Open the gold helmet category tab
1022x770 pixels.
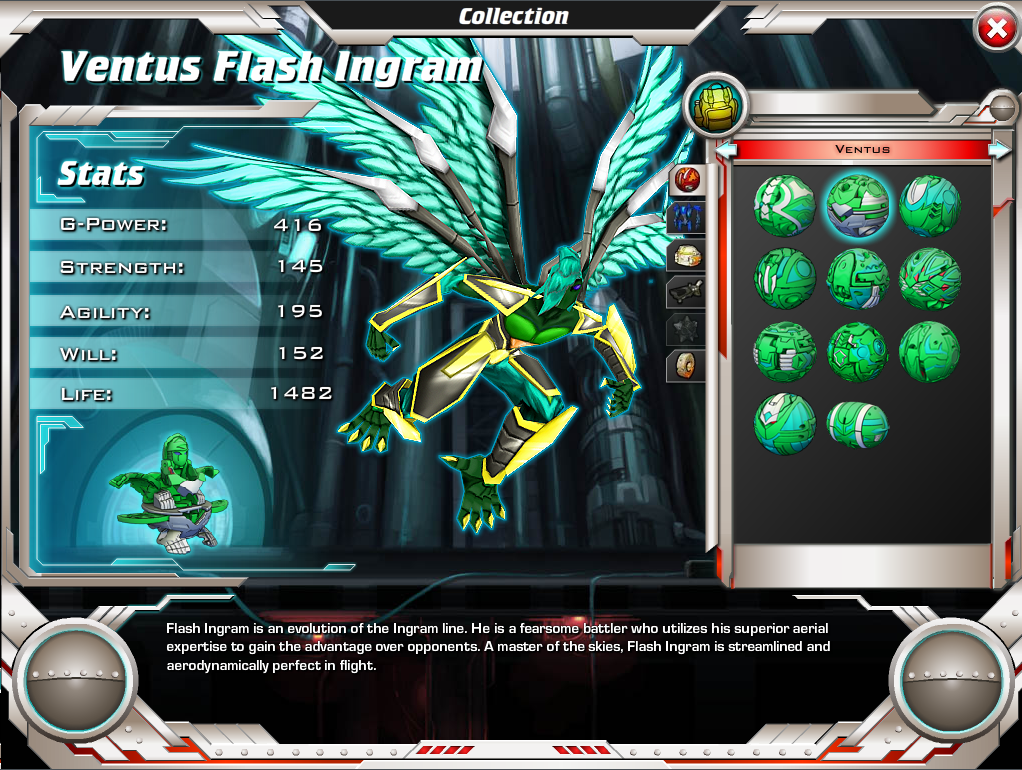click(687, 255)
